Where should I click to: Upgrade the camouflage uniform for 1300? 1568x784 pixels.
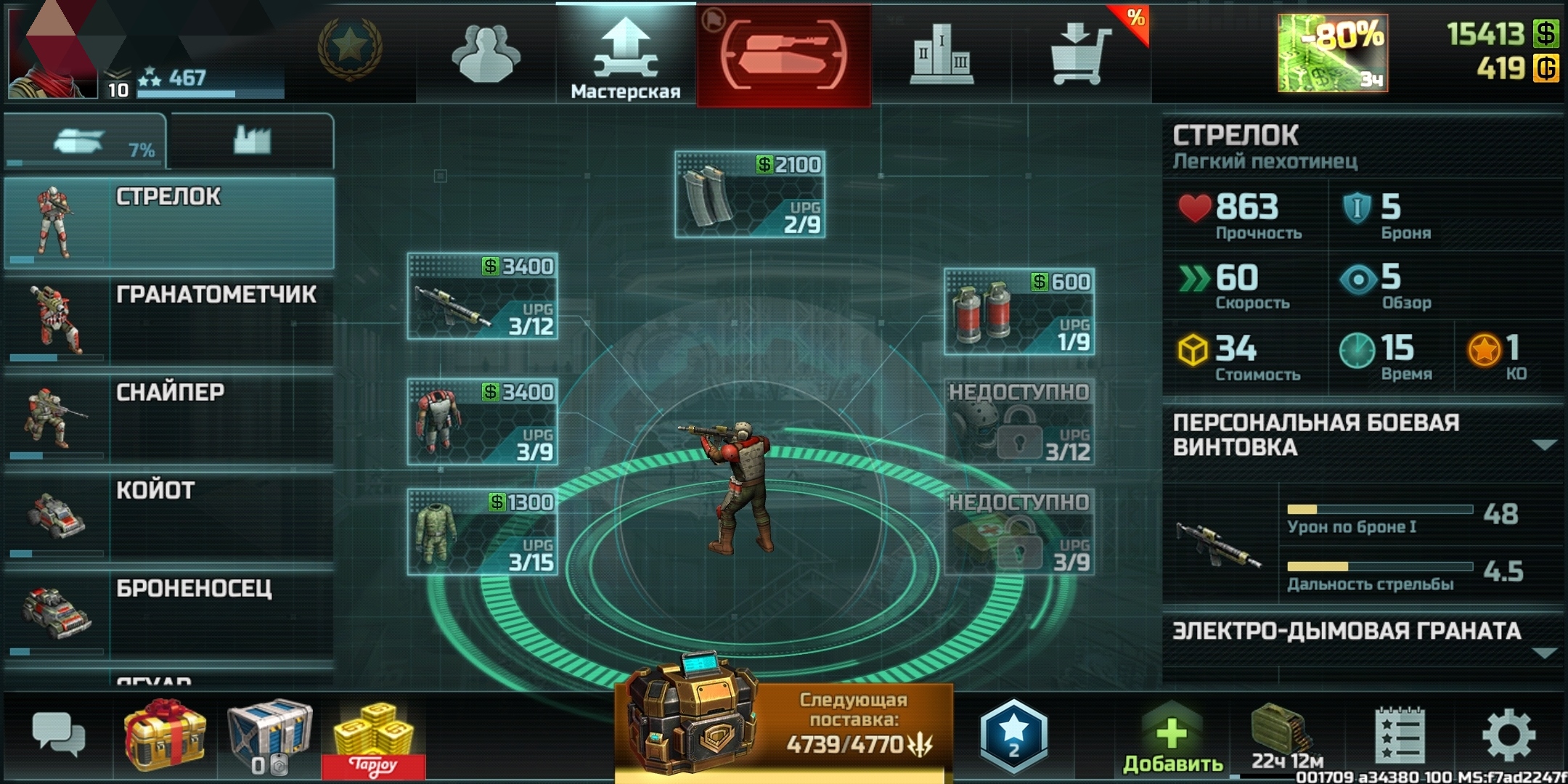(x=483, y=532)
